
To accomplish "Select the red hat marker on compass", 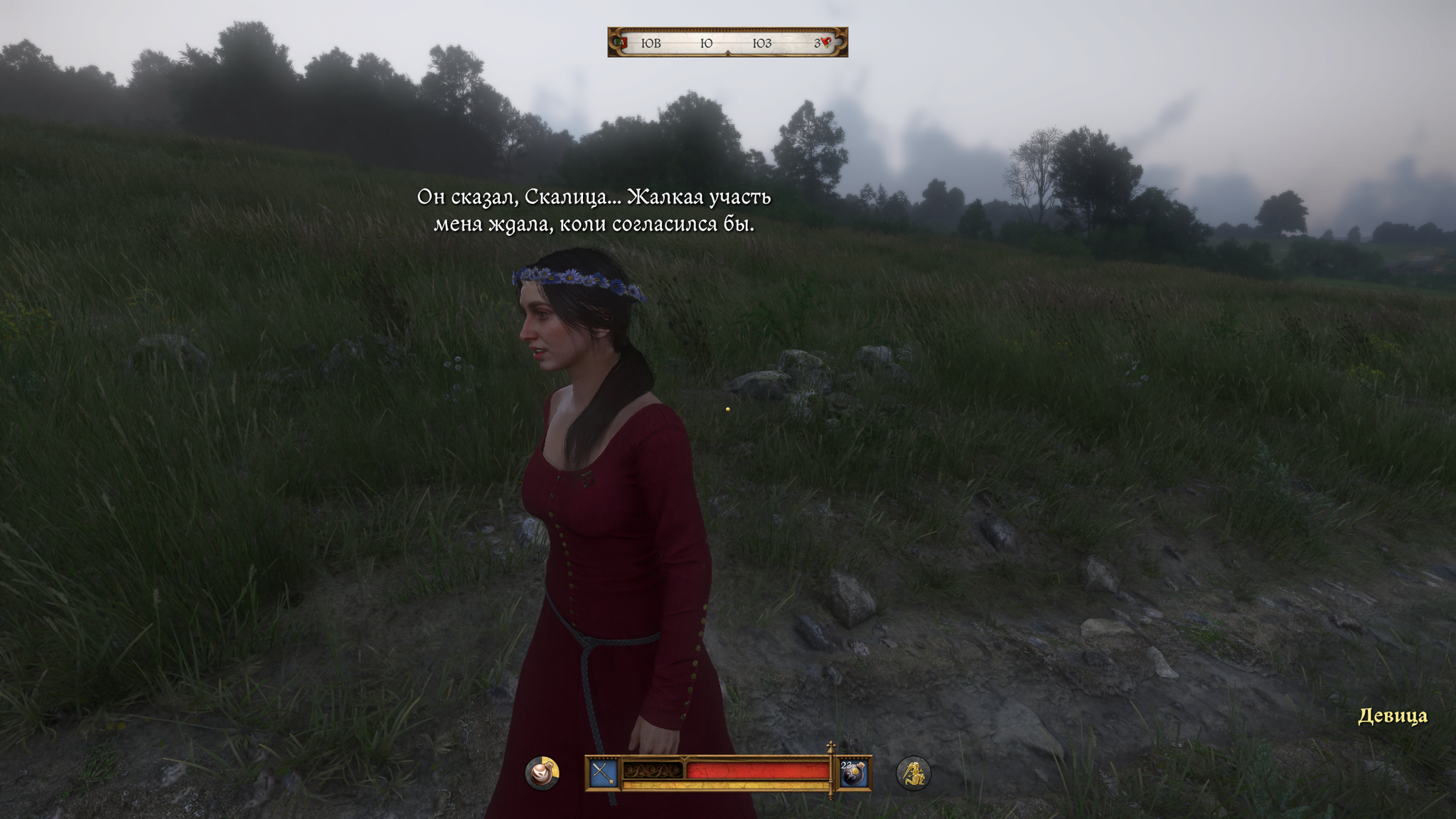I will tap(825, 43).
